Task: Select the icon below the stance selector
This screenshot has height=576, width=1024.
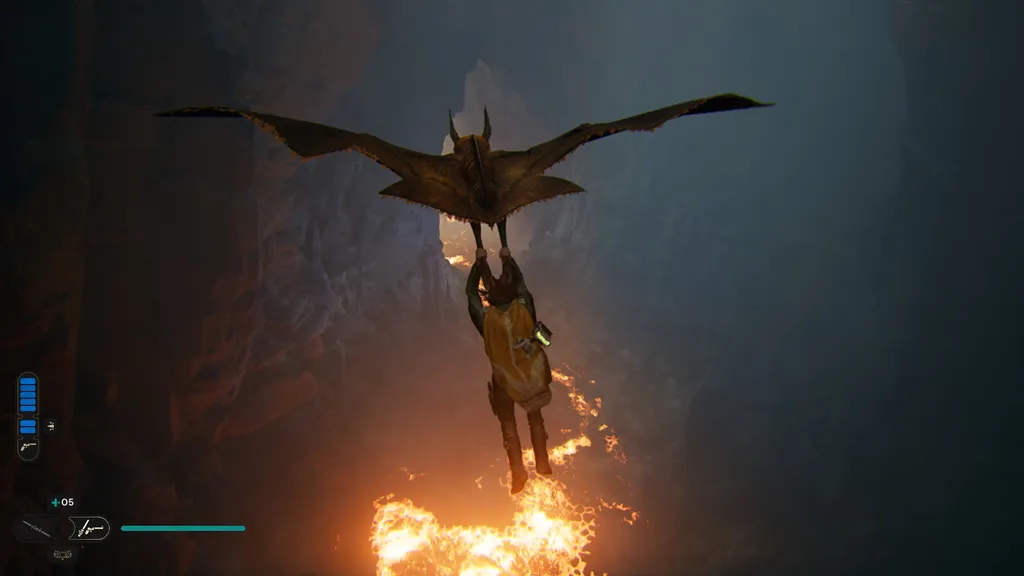Action: click(62, 552)
